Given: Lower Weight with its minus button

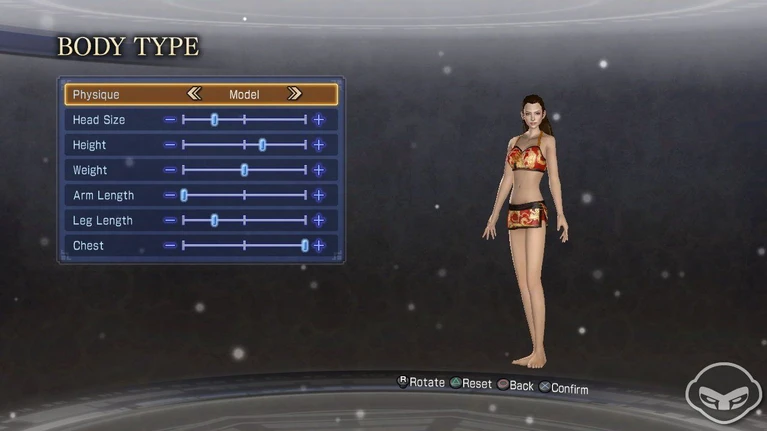Looking at the screenshot, I should coord(170,170).
